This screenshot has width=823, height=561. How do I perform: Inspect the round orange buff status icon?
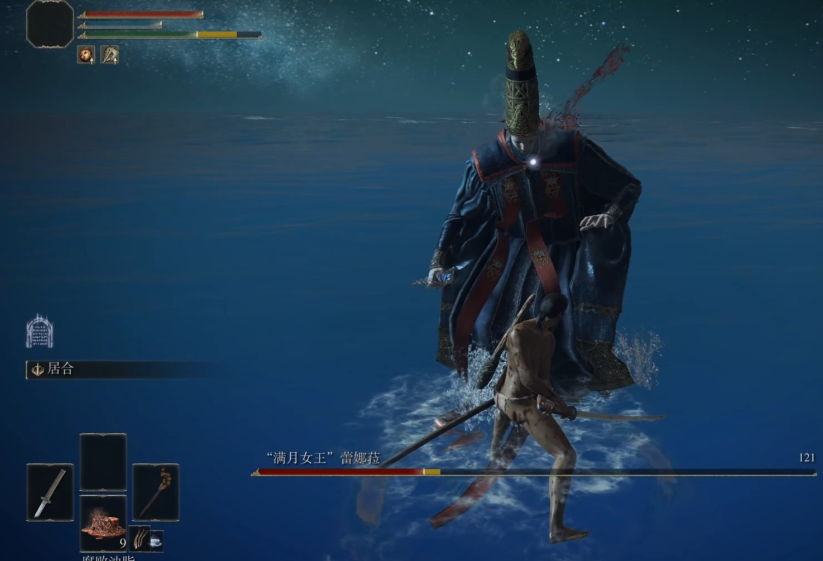click(x=86, y=55)
